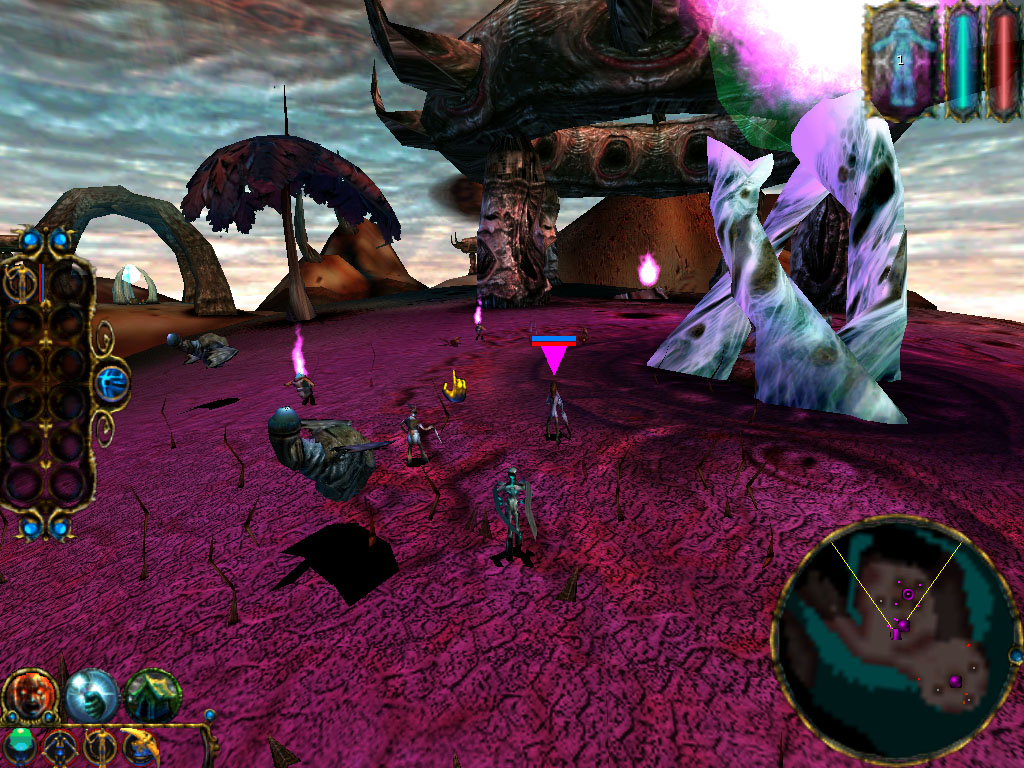Select the unit under the magenta triangle marker

click(x=556, y=412)
